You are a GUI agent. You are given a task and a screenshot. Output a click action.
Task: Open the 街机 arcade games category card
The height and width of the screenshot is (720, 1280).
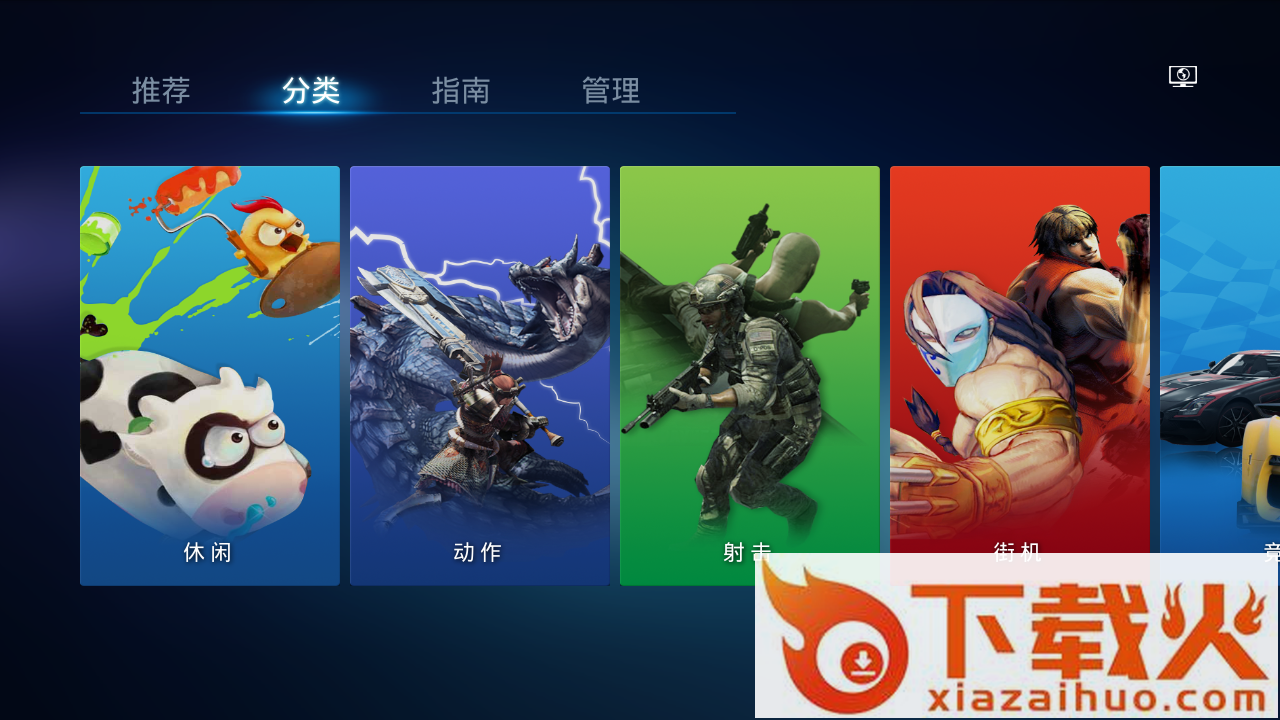(x=1019, y=375)
